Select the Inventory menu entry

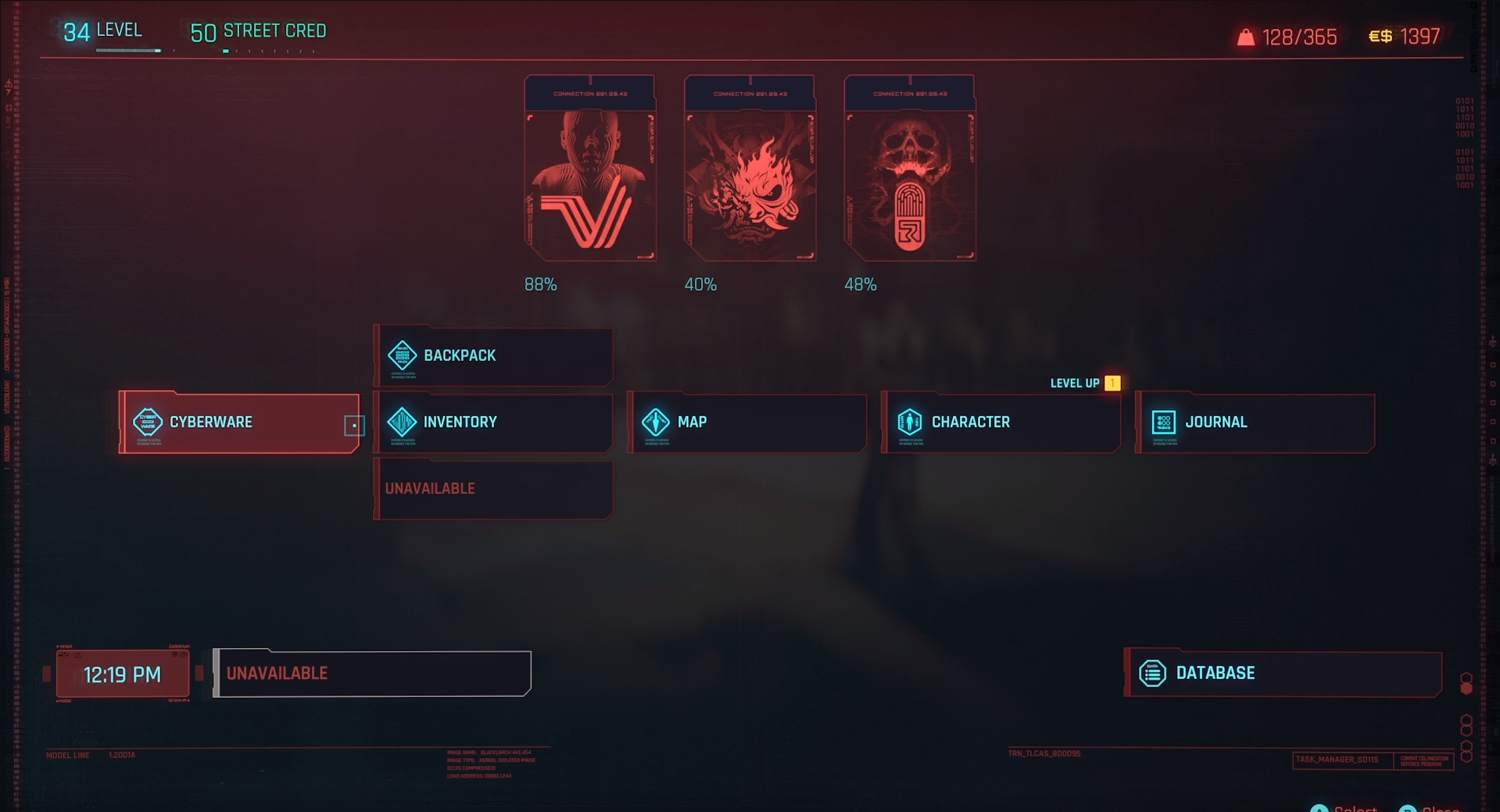[x=493, y=423]
